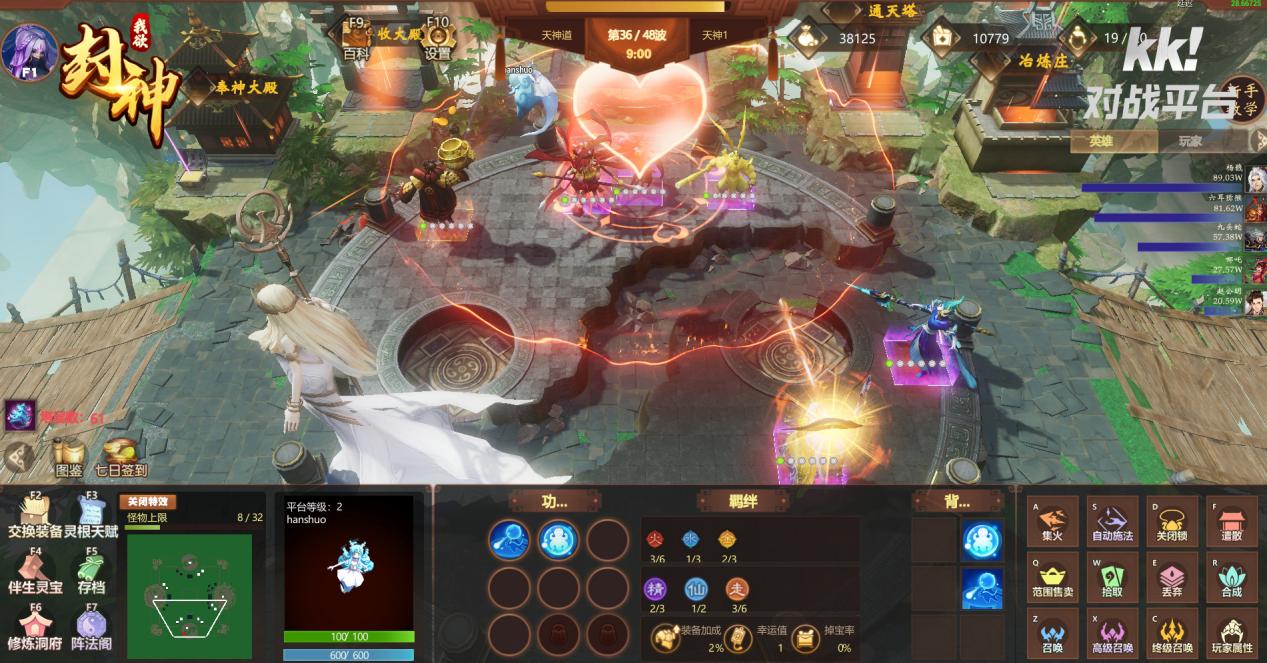1267x663 pixels.
Task: Click the 召唤 summon button
Action: [x=1054, y=633]
